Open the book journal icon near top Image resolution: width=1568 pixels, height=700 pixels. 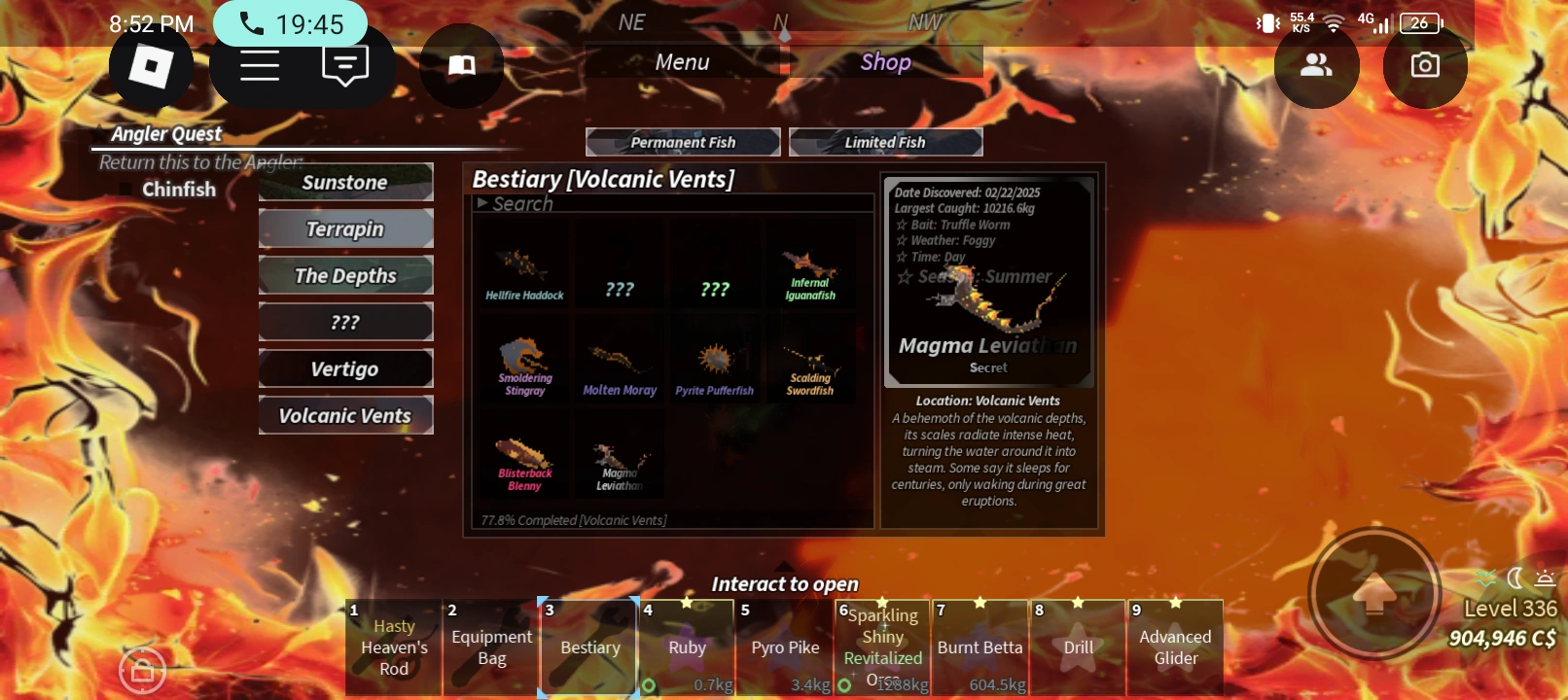click(461, 66)
